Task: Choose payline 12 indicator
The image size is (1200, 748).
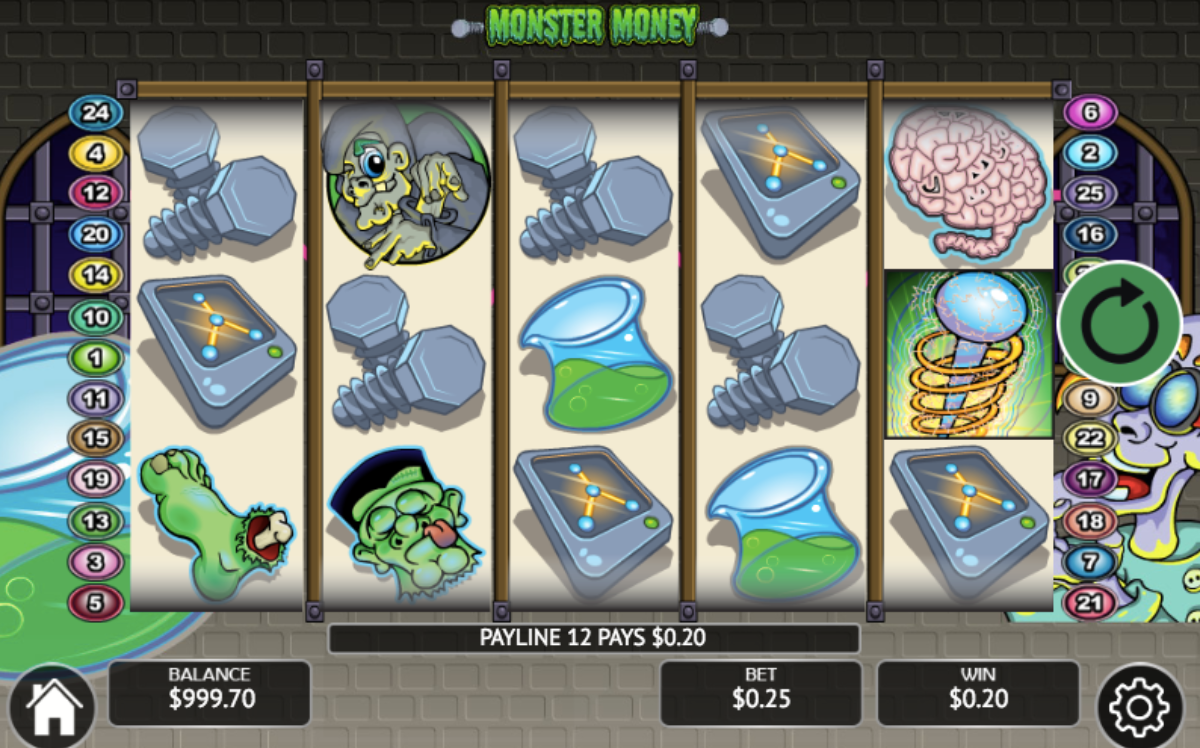Action: point(95,193)
